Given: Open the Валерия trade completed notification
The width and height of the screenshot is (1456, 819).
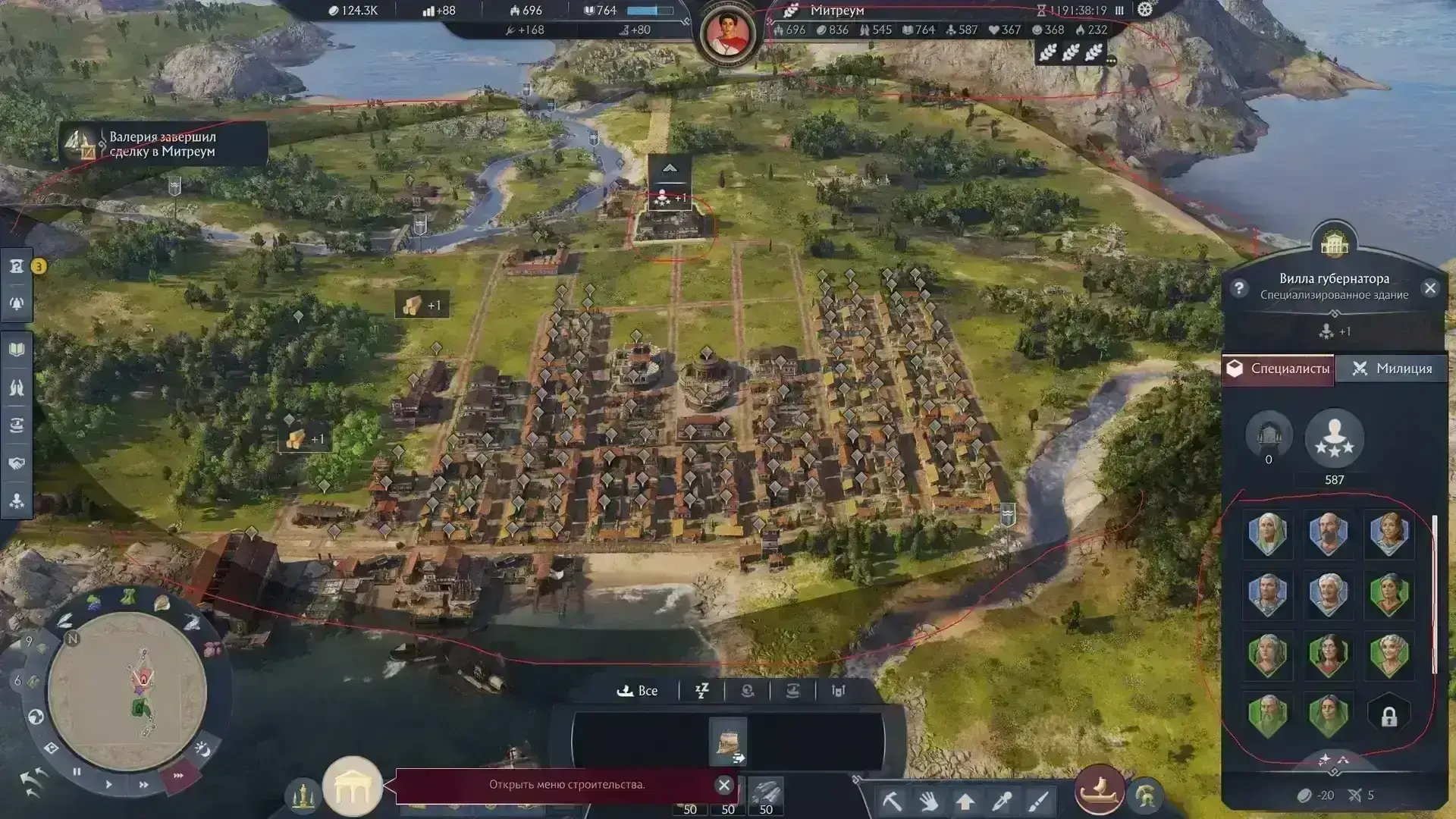Looking at the screenshot, I should [162, 144].
